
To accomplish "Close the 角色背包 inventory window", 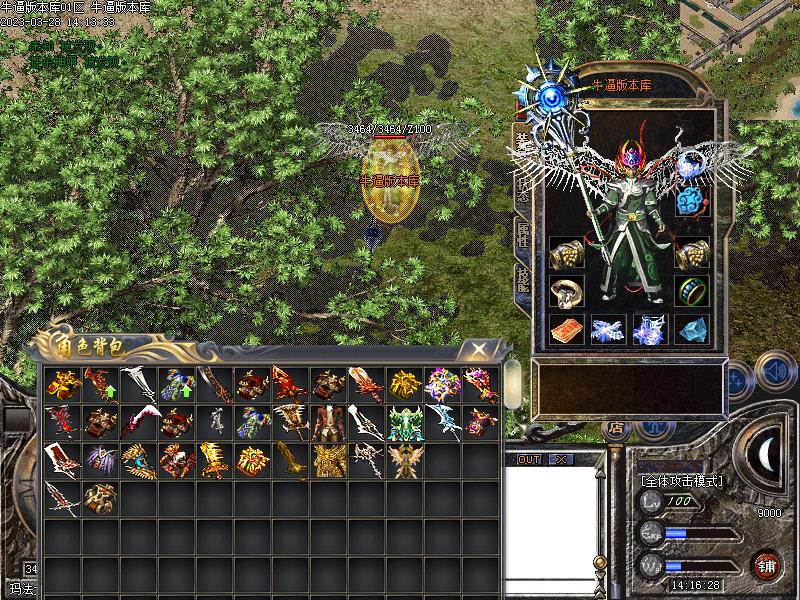I will pos(480,348).
